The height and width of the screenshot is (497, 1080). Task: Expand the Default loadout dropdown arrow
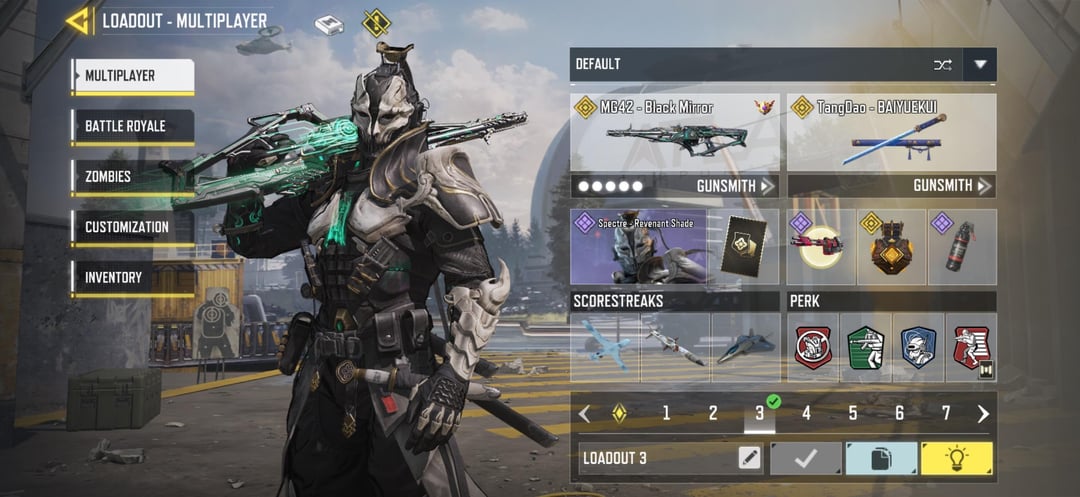[980, 64]
